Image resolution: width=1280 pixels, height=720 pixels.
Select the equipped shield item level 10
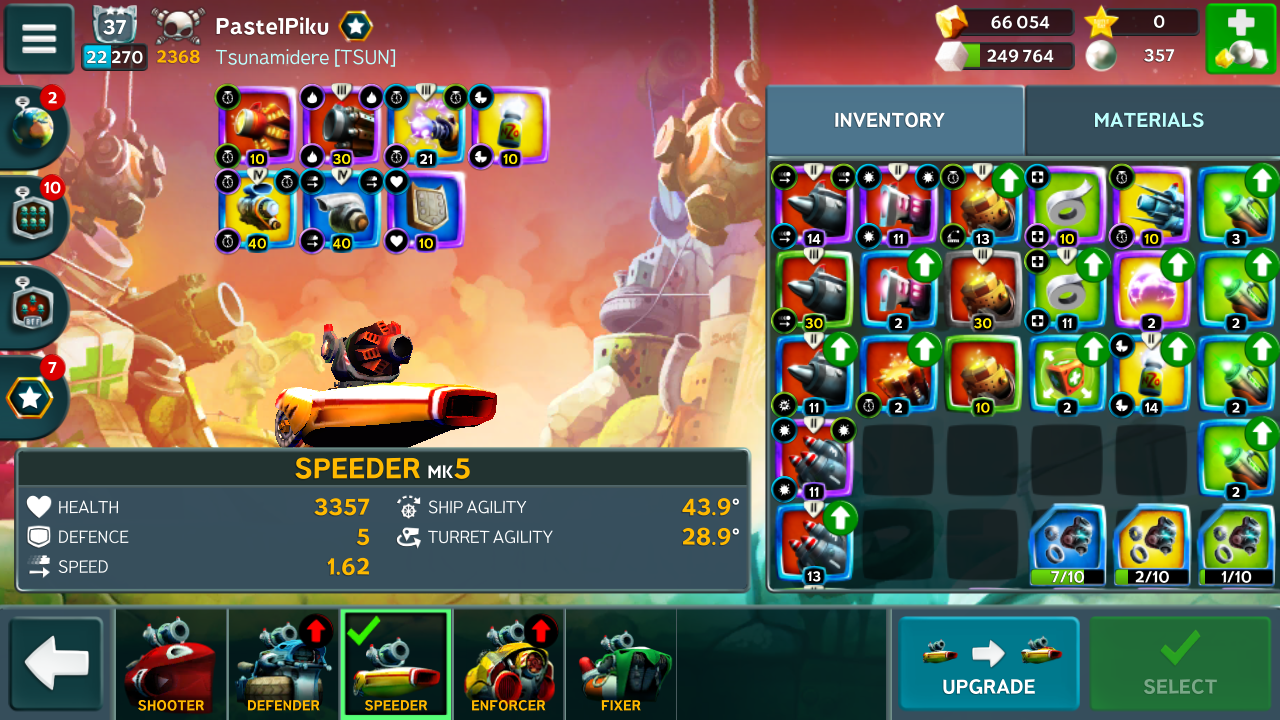coord(424,211)
